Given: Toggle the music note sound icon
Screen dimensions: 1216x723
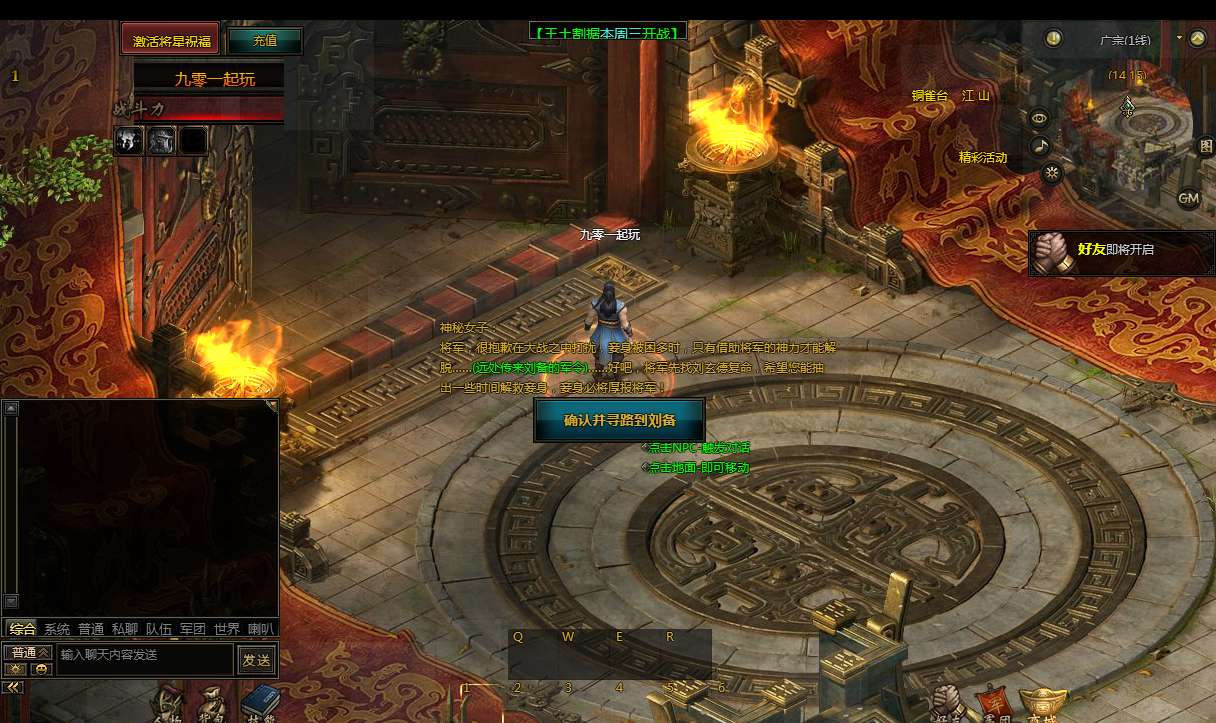Looking at the screenshot, I should 1040,146.
